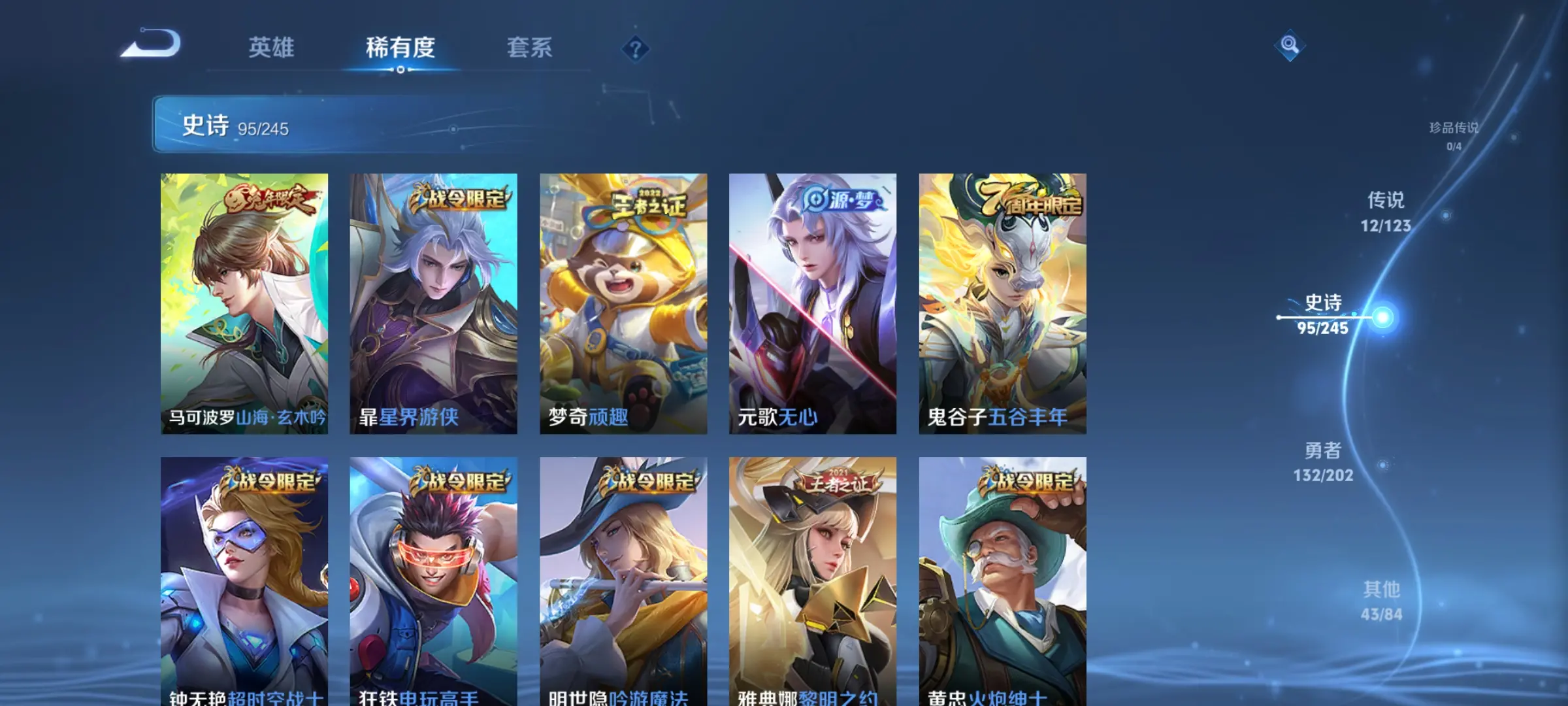Jump to 传说 rarity section
1568x706 pixels.
[x=1386, y=211]
